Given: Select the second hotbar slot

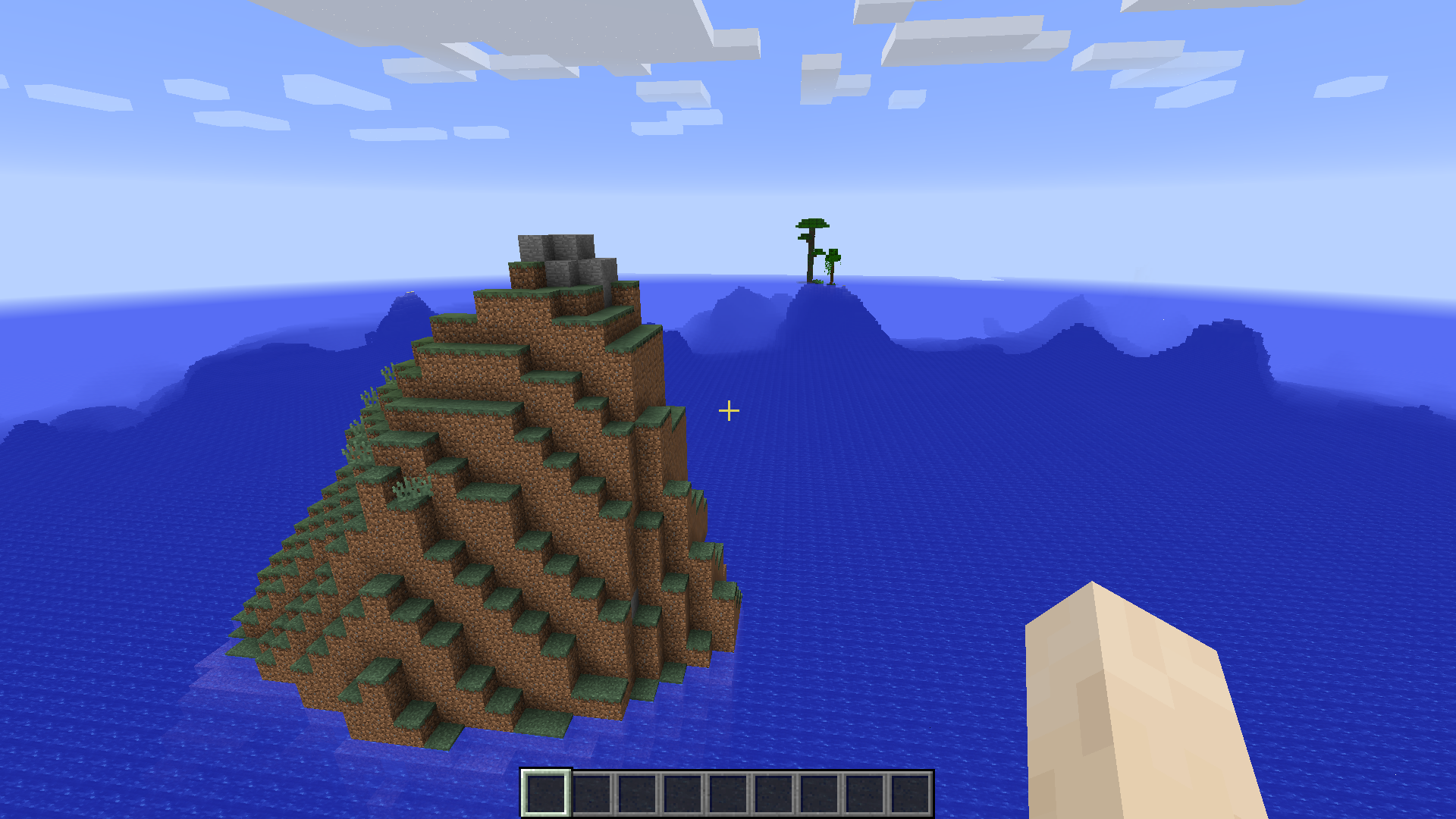Looking at the screenshot, I should click(x=593, y=794).
